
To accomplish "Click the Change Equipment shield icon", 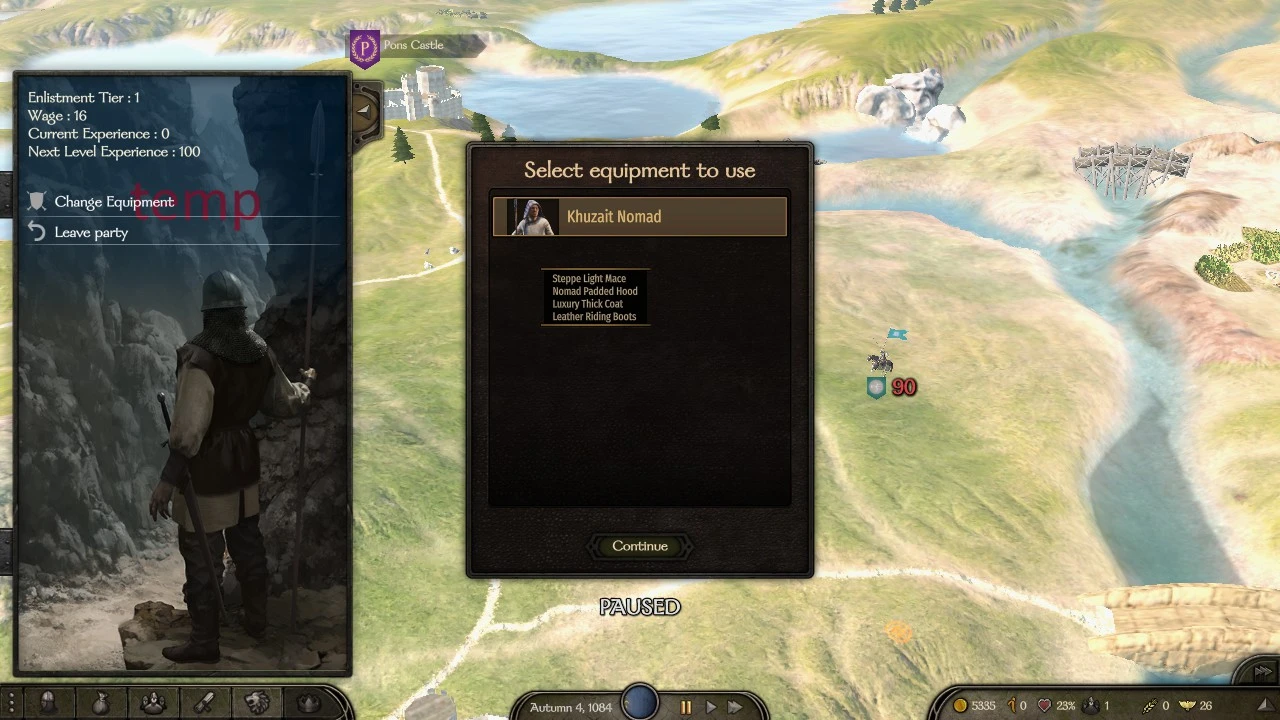I will 37,201.
